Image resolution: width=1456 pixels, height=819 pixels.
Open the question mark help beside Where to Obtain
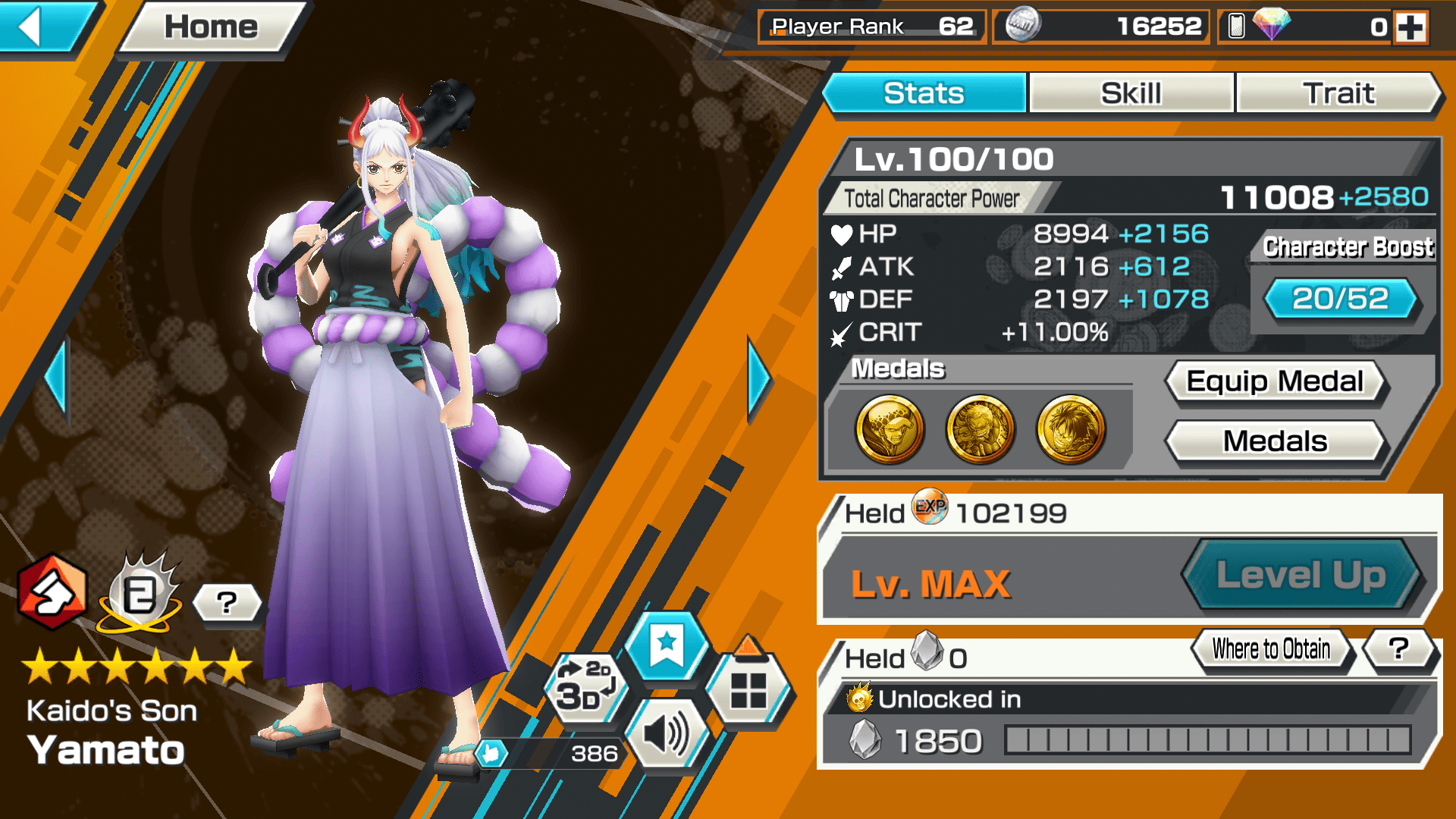1399,649
